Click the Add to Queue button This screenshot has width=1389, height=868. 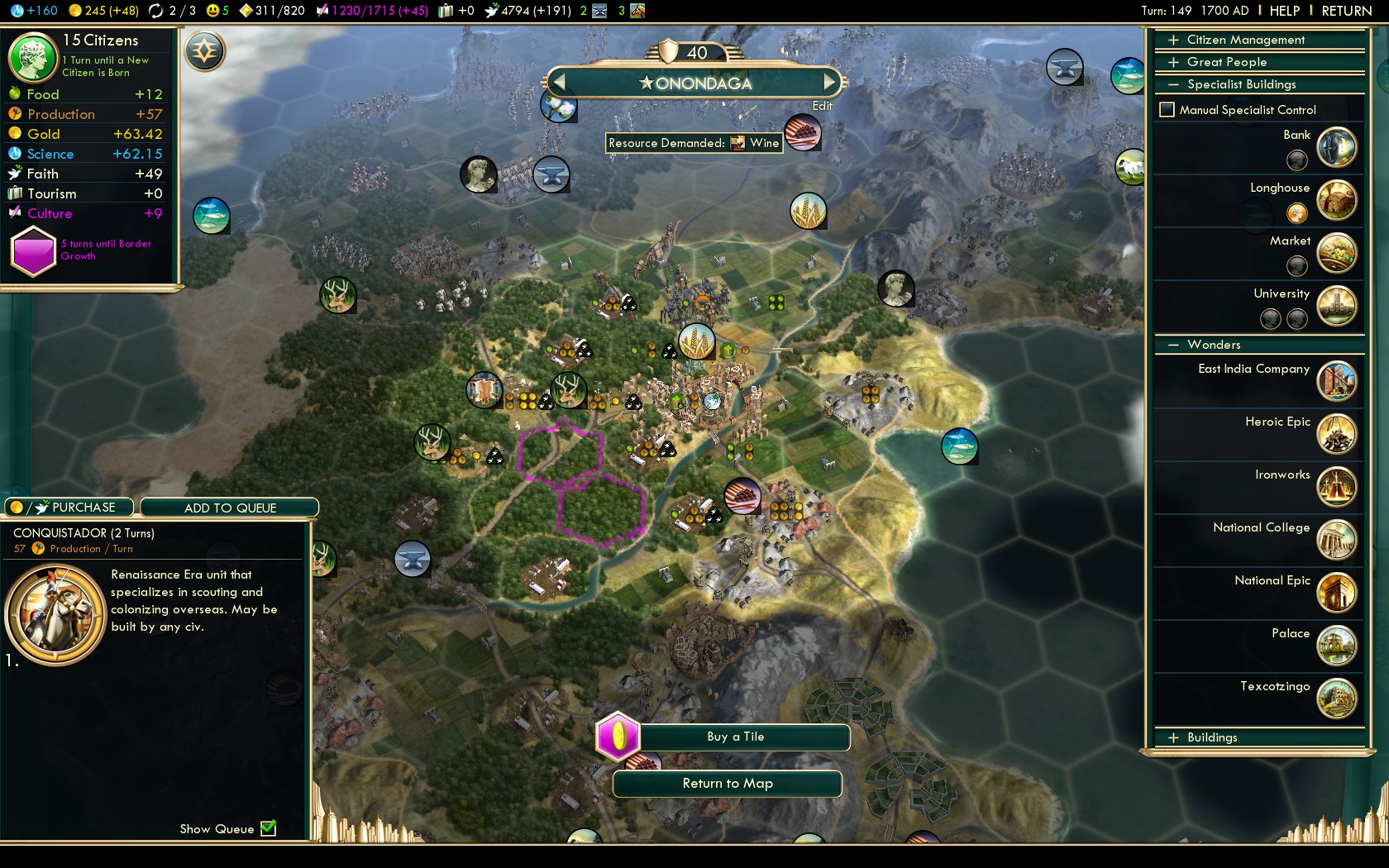click(230, 508)
